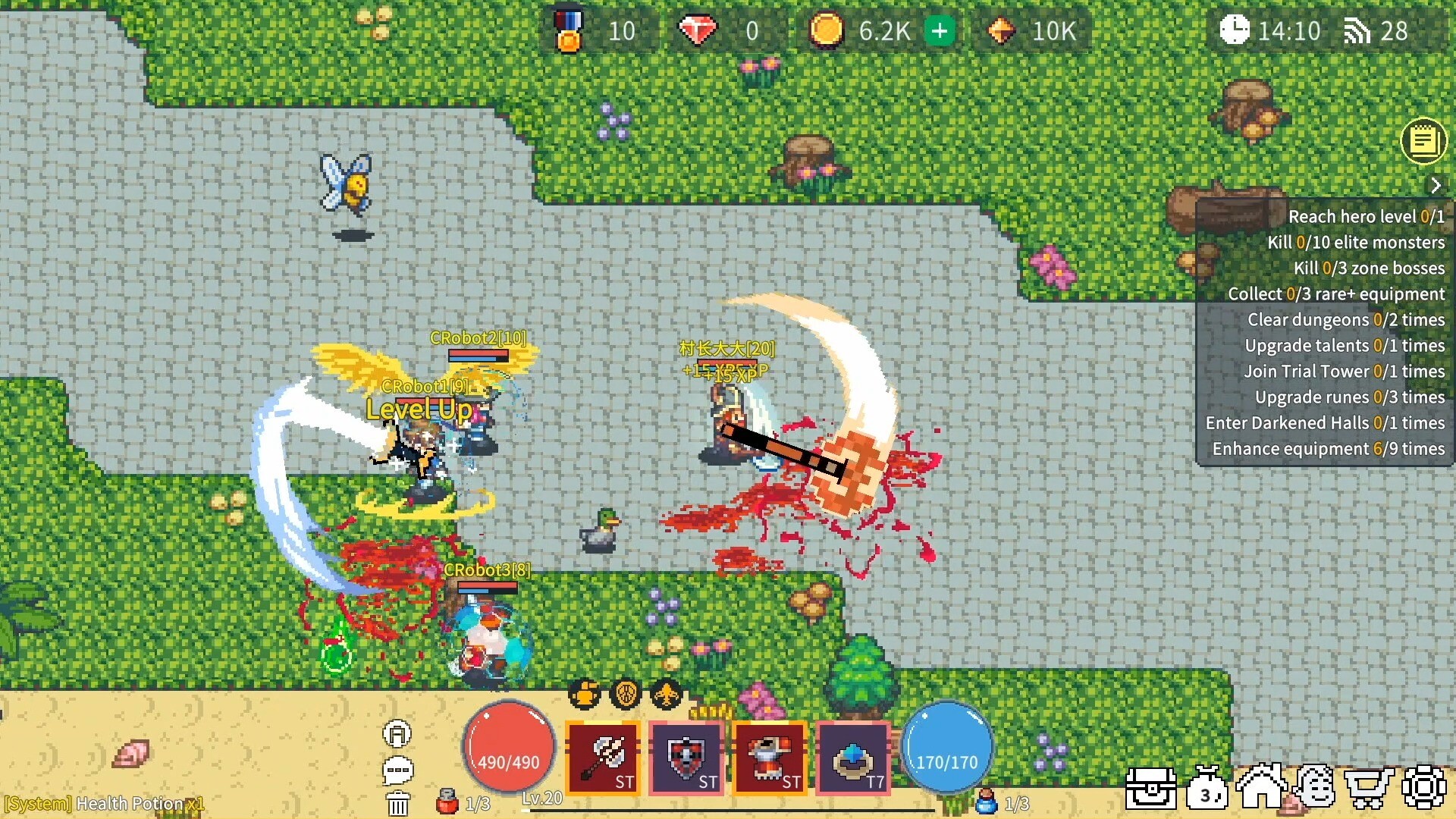This screenshot has height=819, width=1456.
Task: Expand the gold amount with green plus
Action: pos(940,31)
